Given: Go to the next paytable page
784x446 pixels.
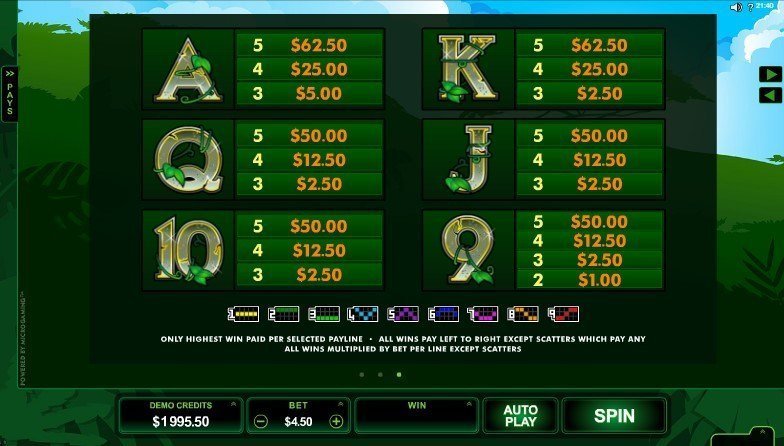Looking at the screenshot, I should pyautogui.click(x=770, y=74).
